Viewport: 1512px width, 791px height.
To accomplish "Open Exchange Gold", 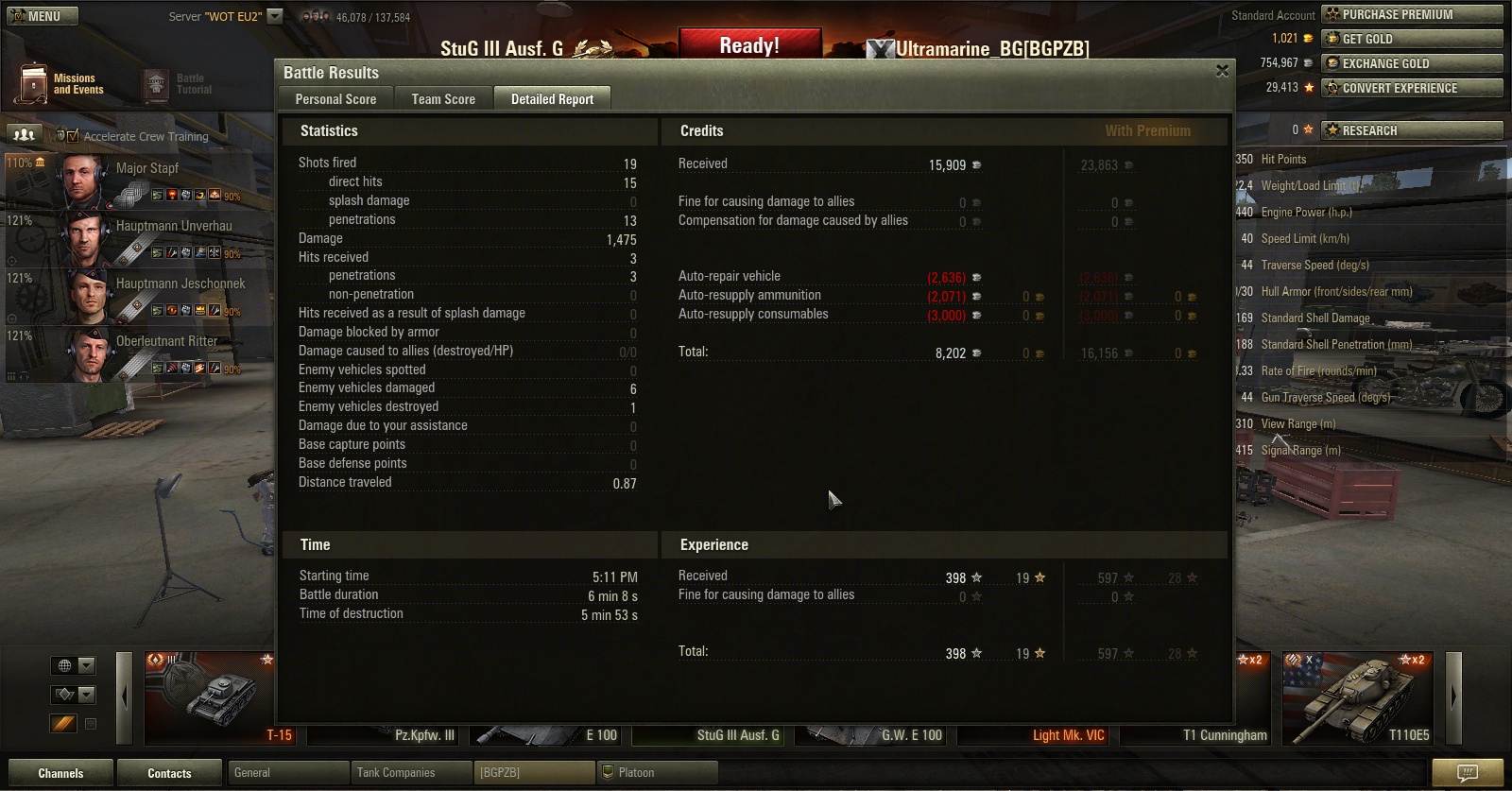I will click(1412, 63).
